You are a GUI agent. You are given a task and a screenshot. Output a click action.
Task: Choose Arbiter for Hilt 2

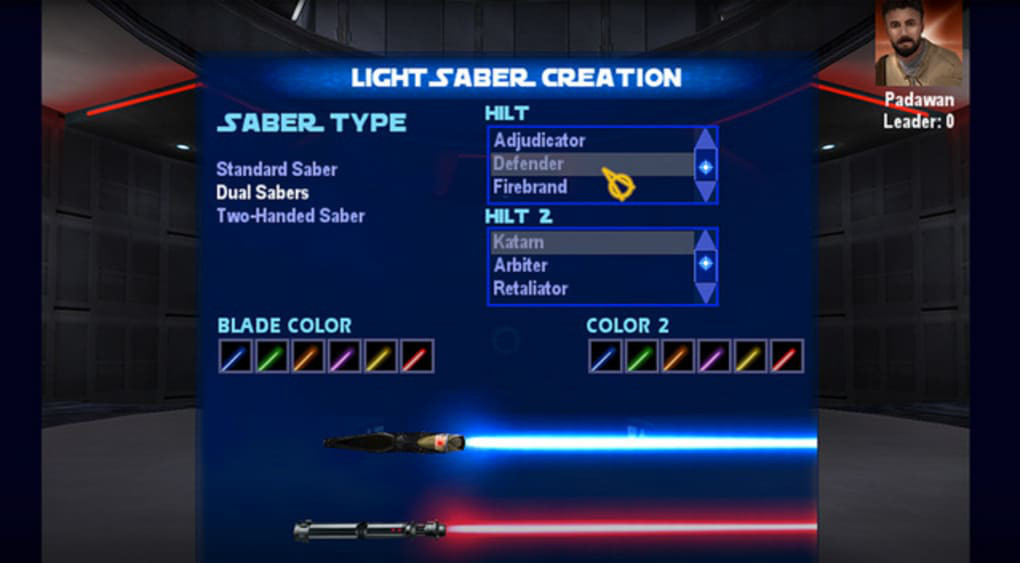pyautogui.click(x=520, y=265)
